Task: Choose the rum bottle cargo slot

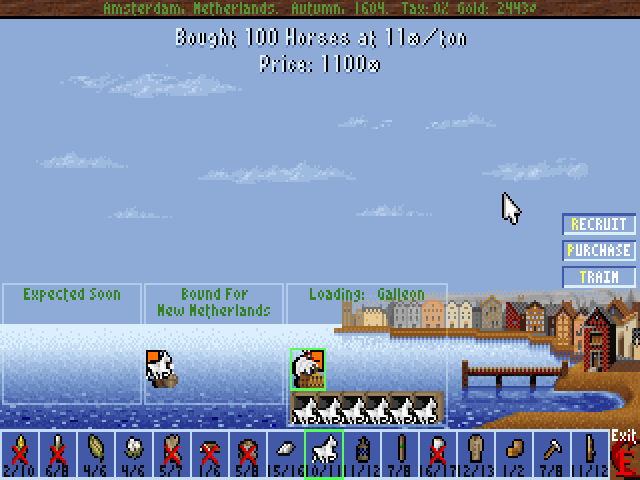Action: 361,455
